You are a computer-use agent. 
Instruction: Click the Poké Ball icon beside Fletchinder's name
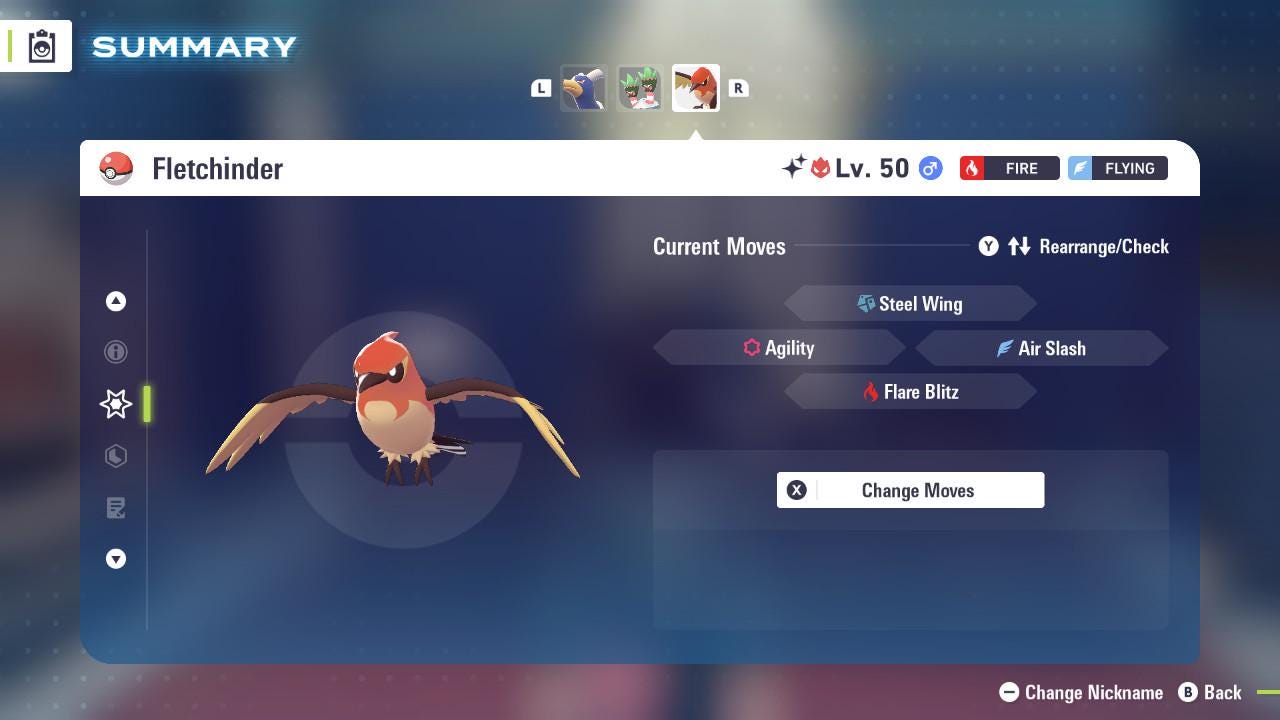click(117, 168)
